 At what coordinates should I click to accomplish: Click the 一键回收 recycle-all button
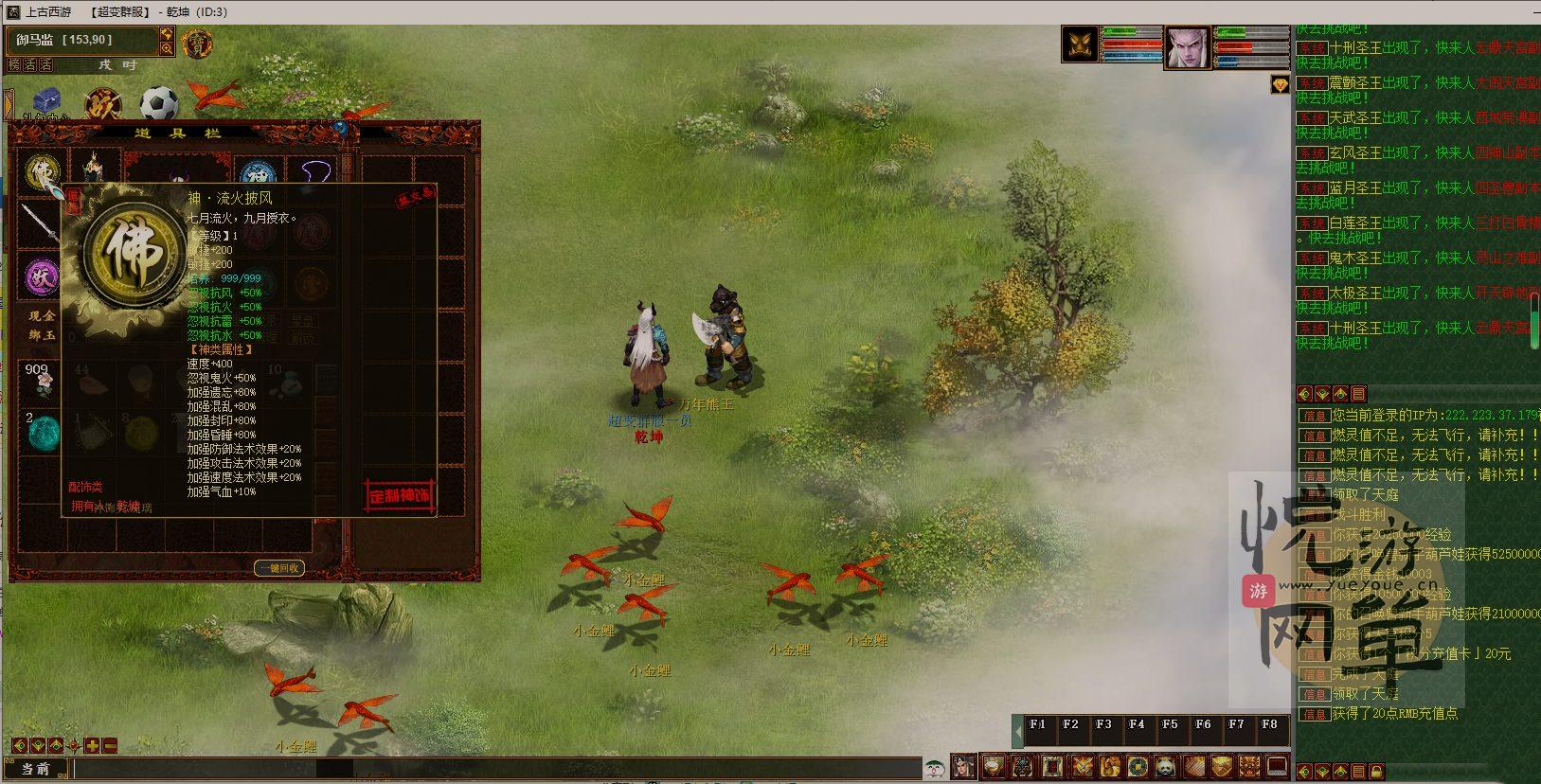279,568
